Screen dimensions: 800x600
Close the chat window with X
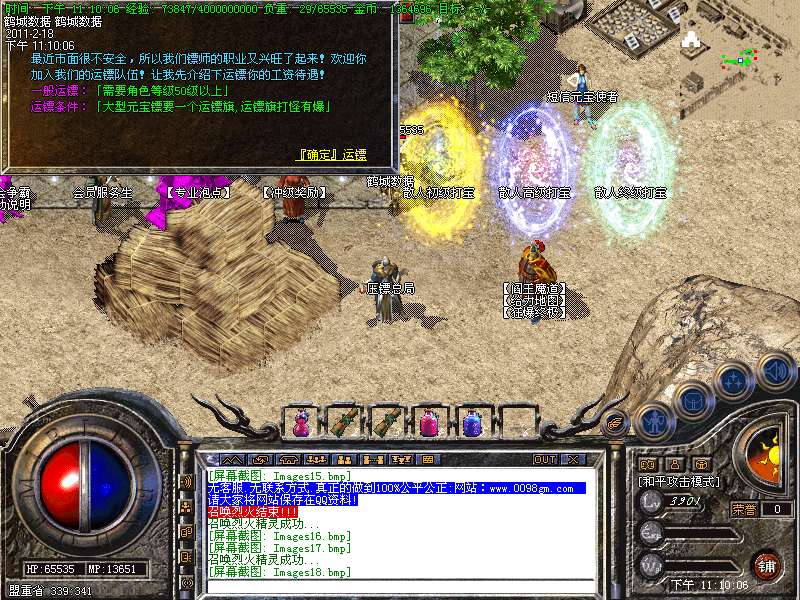pos(573,459)
